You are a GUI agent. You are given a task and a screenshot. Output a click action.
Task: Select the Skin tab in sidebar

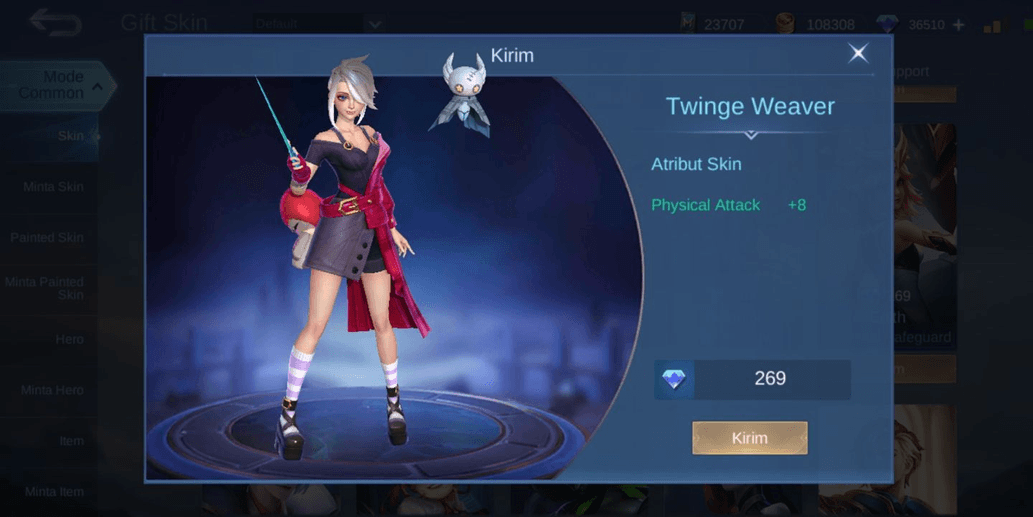(69, 136)
